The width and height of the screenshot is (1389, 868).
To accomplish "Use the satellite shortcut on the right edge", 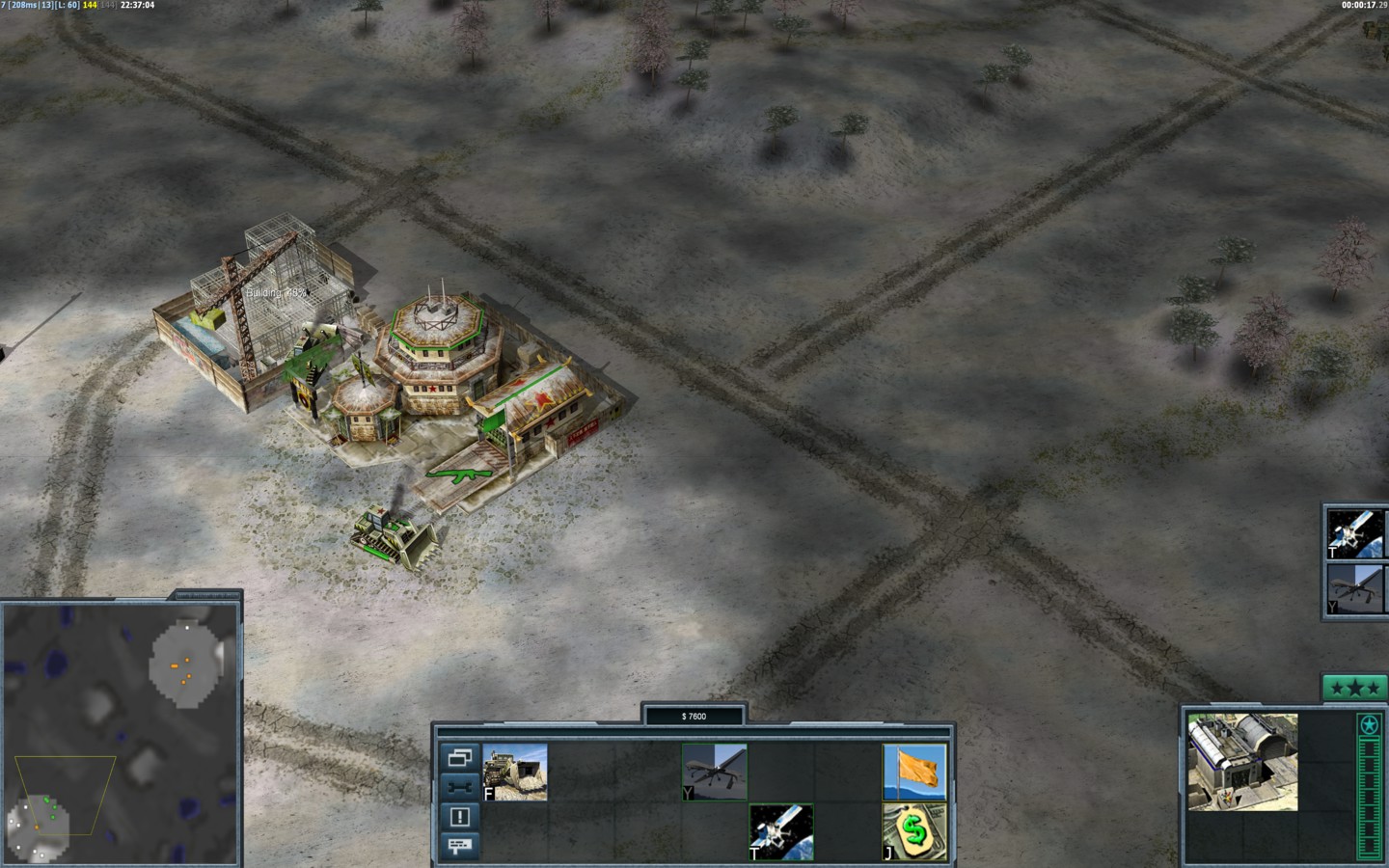I will click(1355, 533).
